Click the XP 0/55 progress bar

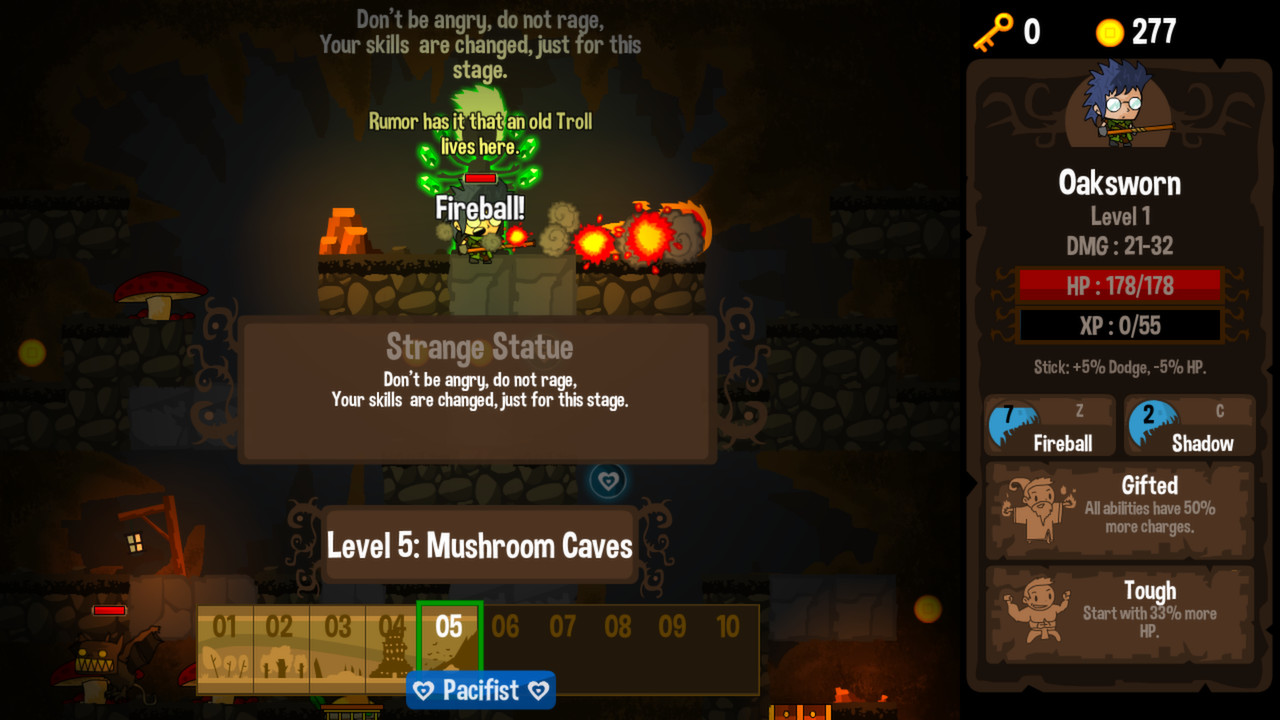(1118, 324)
